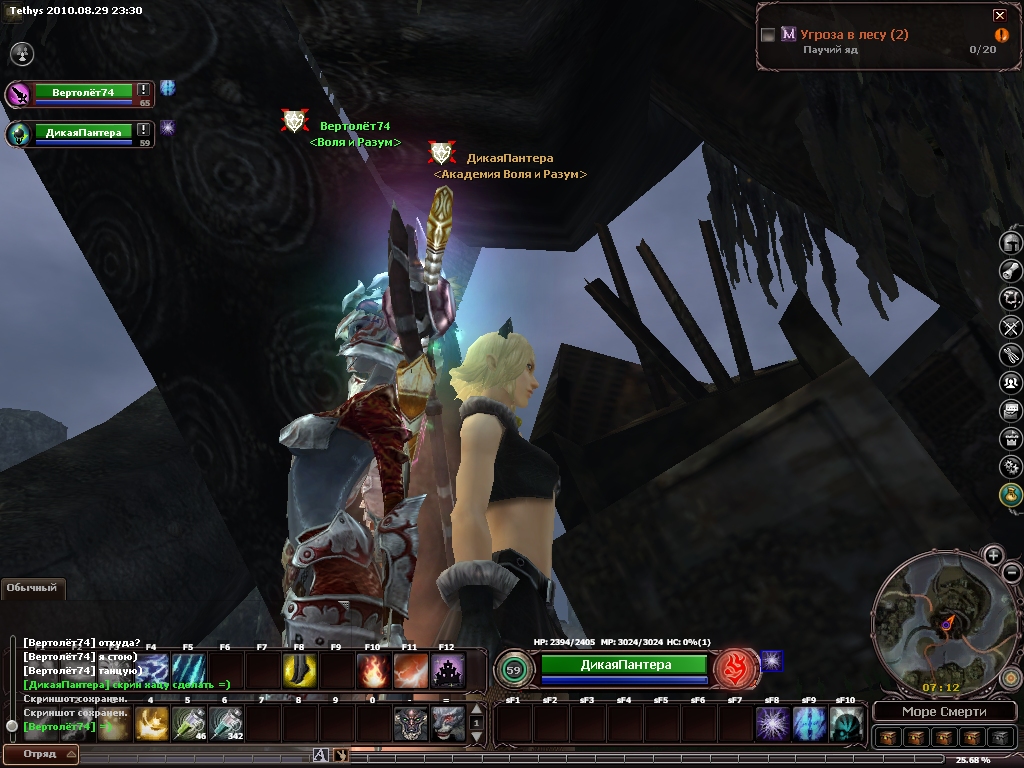Screen dimensions: 1024x768
Task: Click the circular minimap
Action: point(937,625)
